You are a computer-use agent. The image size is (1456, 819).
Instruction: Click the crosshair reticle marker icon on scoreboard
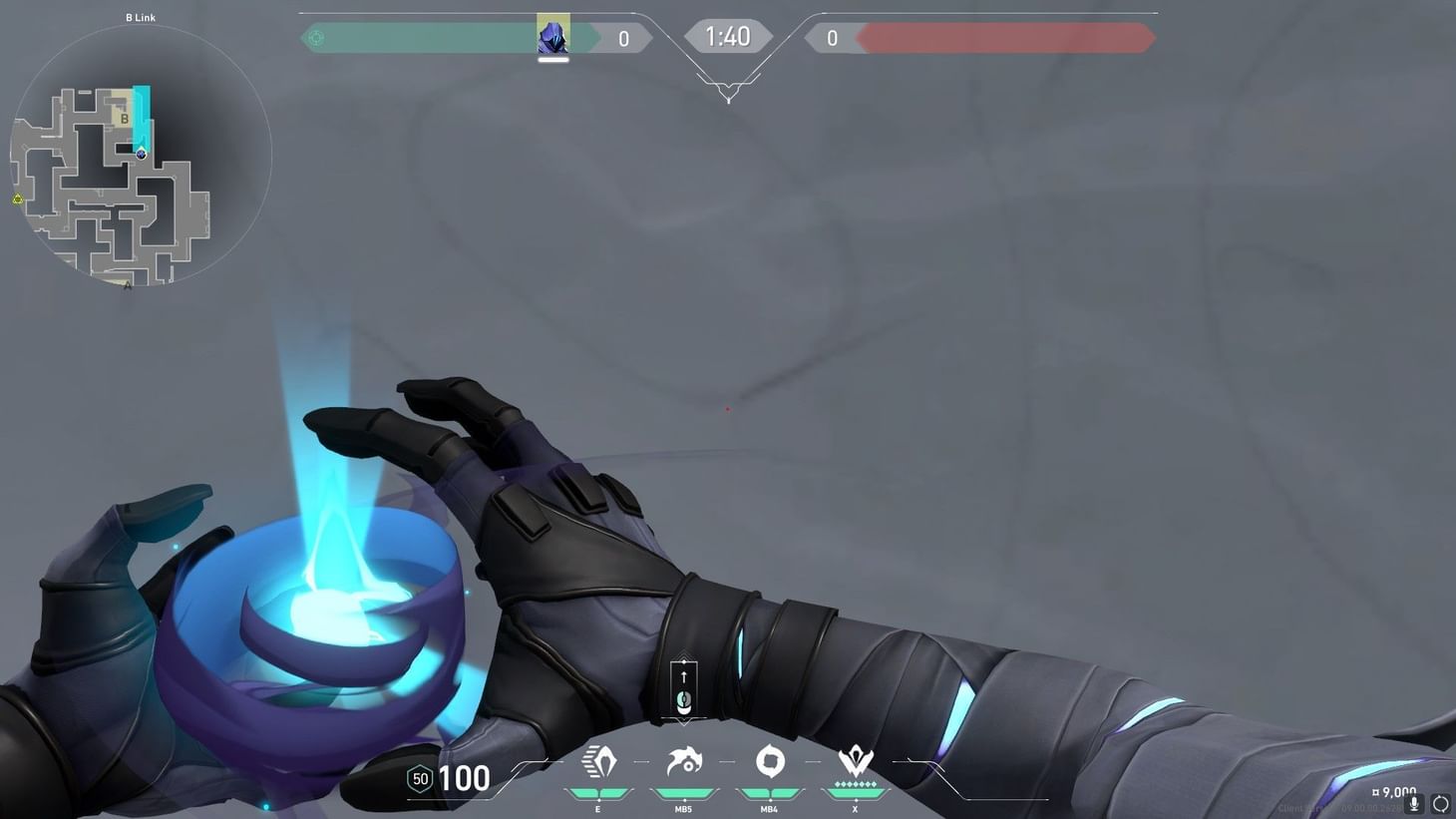point(316,37)
